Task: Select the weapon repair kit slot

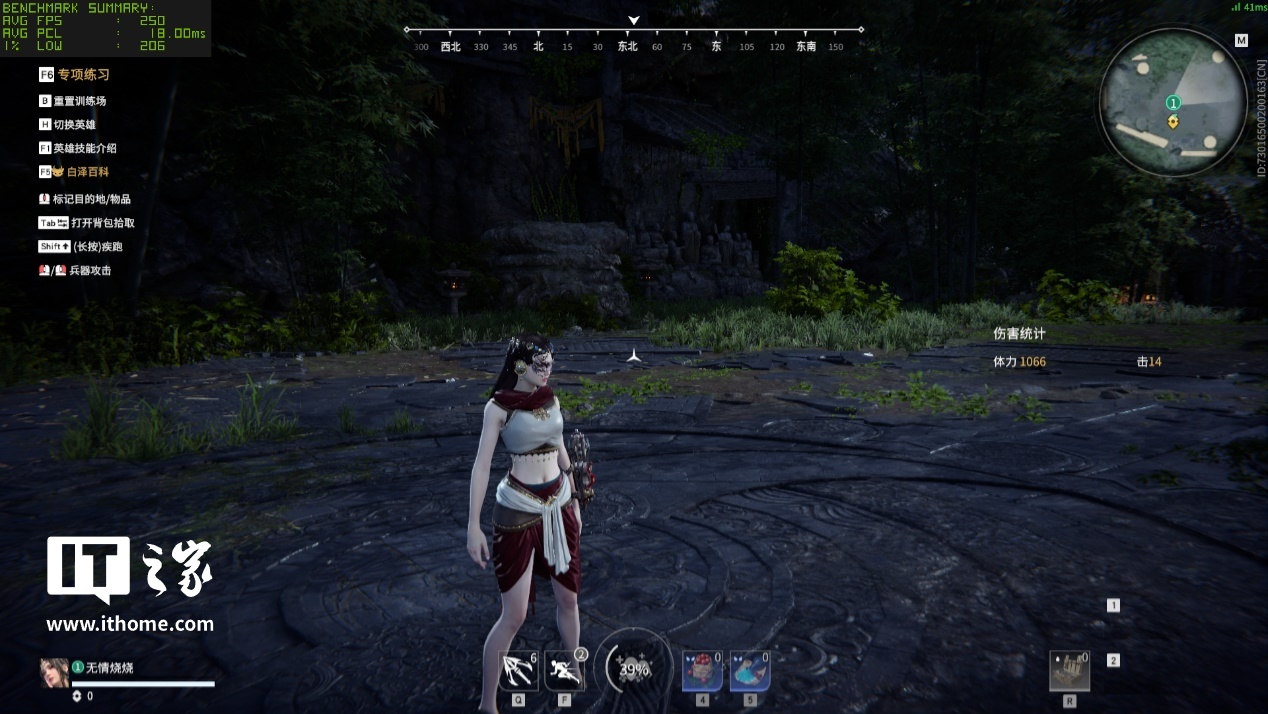Action: [x=1069, y=671]
